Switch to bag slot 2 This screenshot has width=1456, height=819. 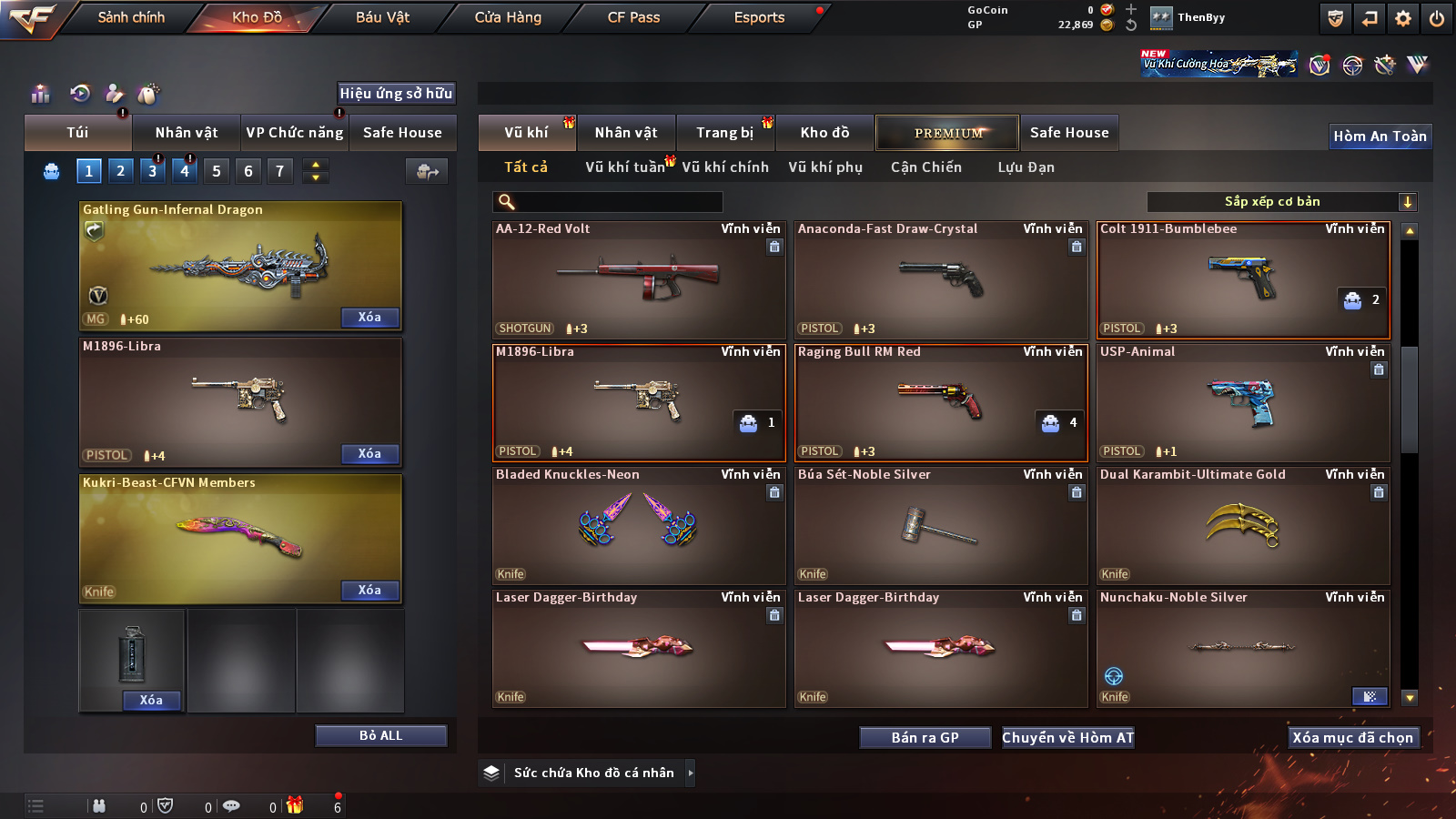[x=120, y=171]
